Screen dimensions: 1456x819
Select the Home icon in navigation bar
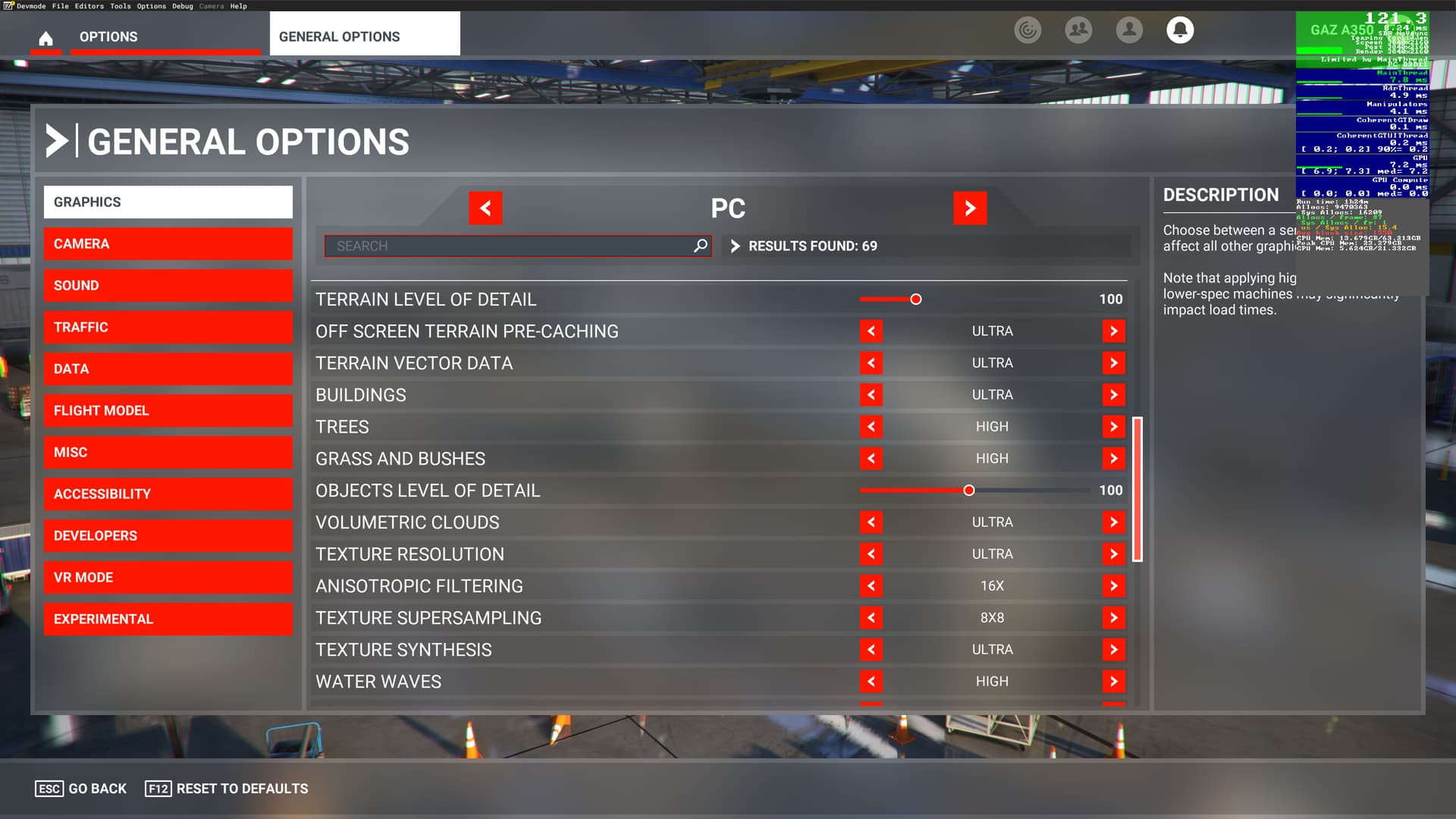tap(46, 39)
